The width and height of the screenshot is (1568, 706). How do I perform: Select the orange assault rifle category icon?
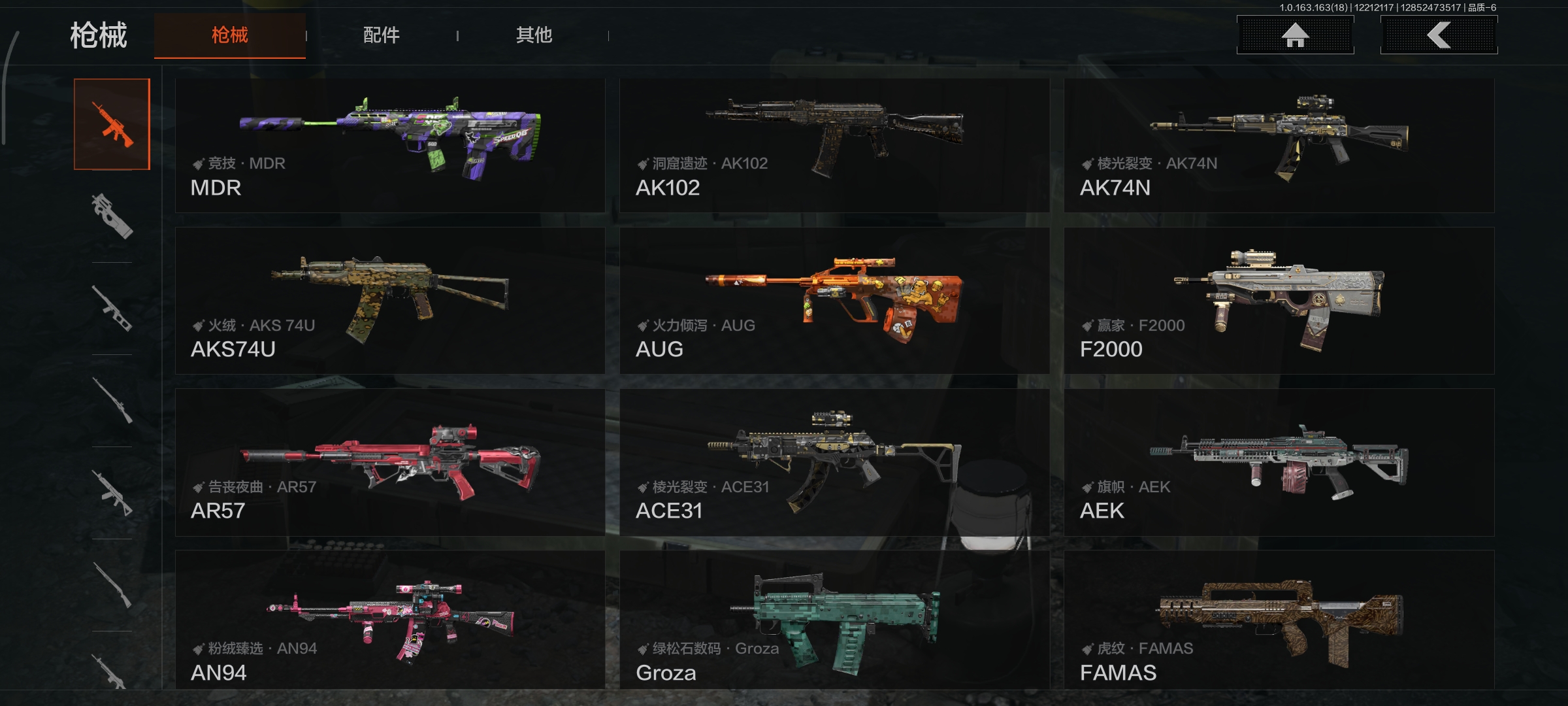[x=112, y=124]
